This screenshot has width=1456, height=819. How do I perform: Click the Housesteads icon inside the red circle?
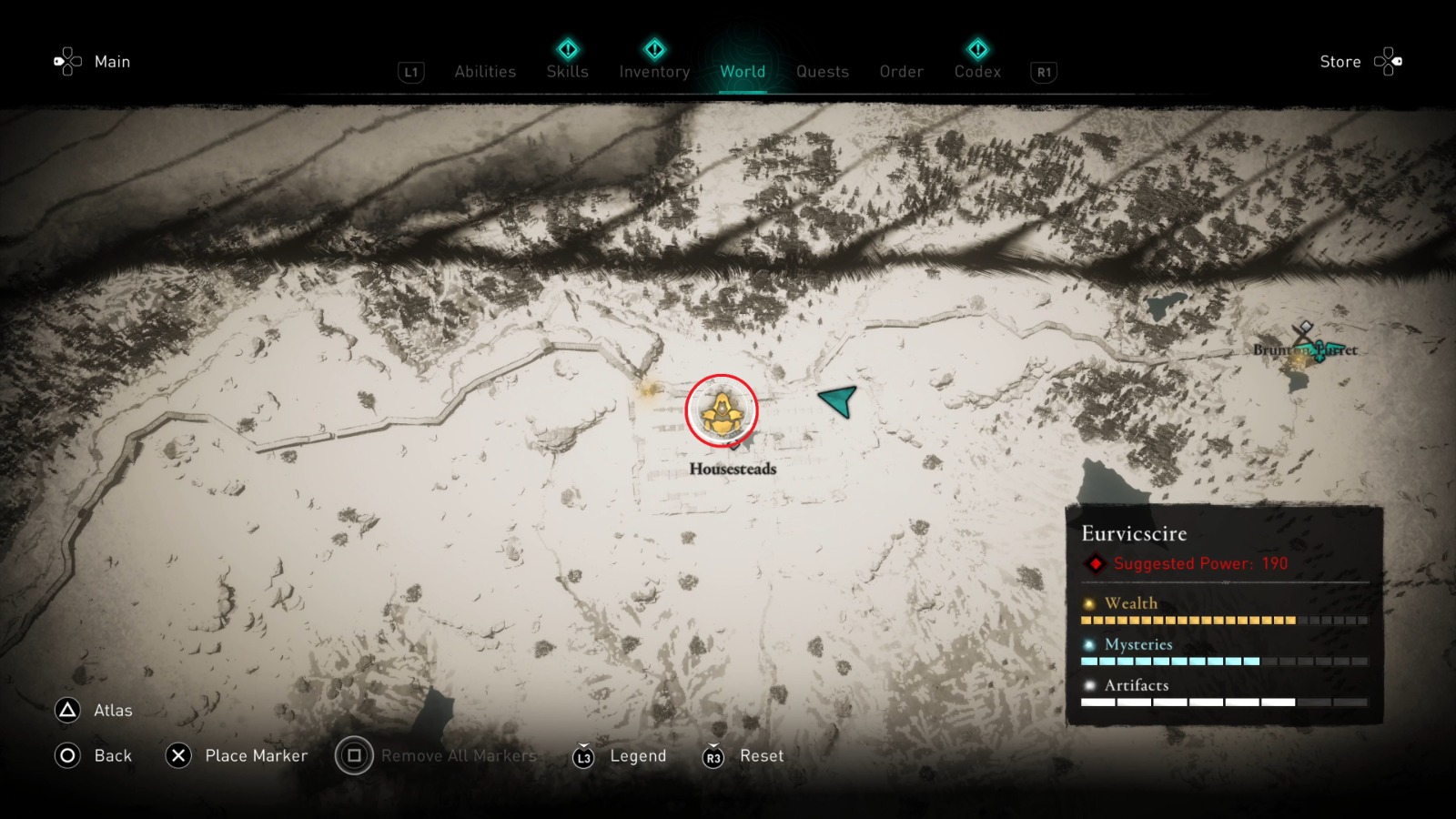(x=722, y=411)
